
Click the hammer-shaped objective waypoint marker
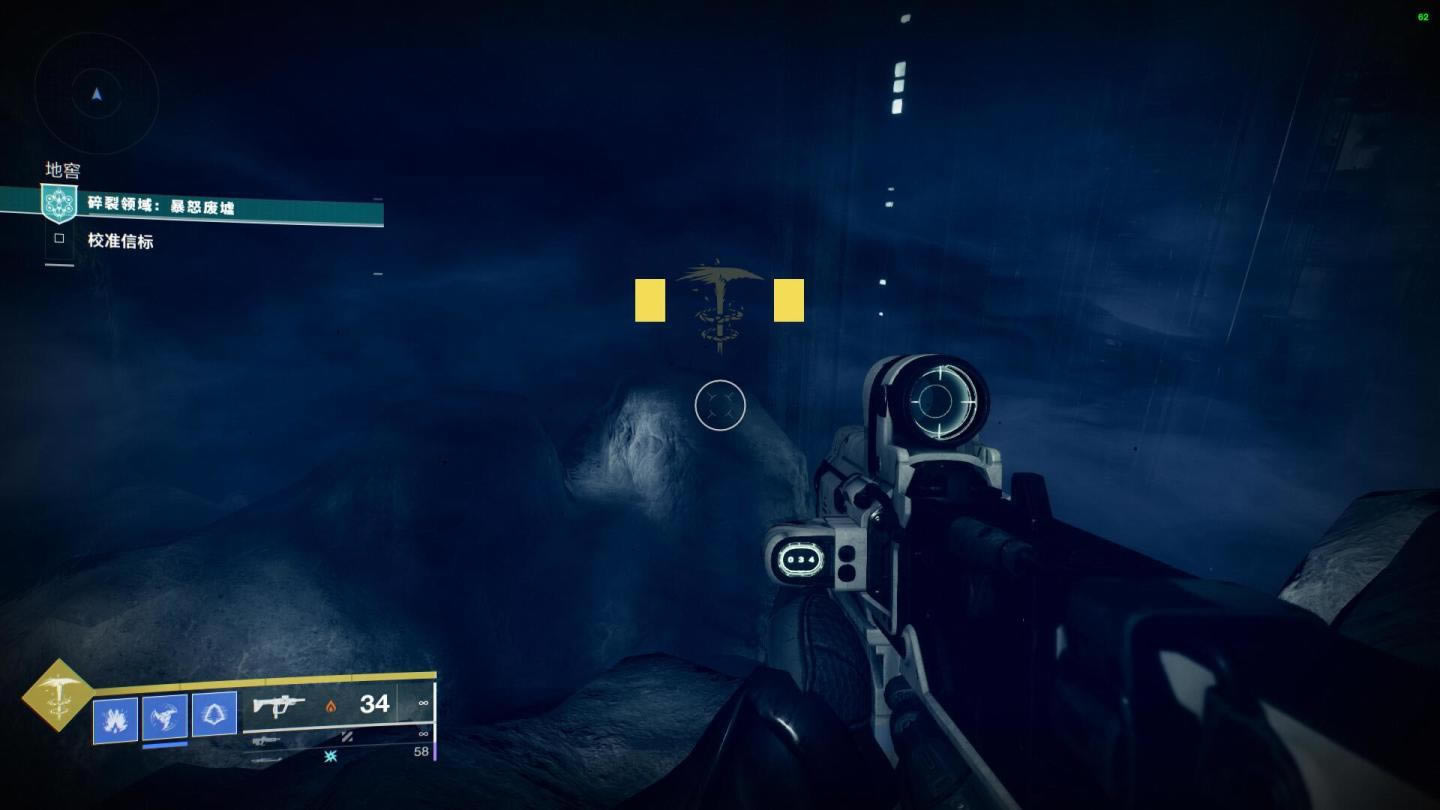pos(719,305)
